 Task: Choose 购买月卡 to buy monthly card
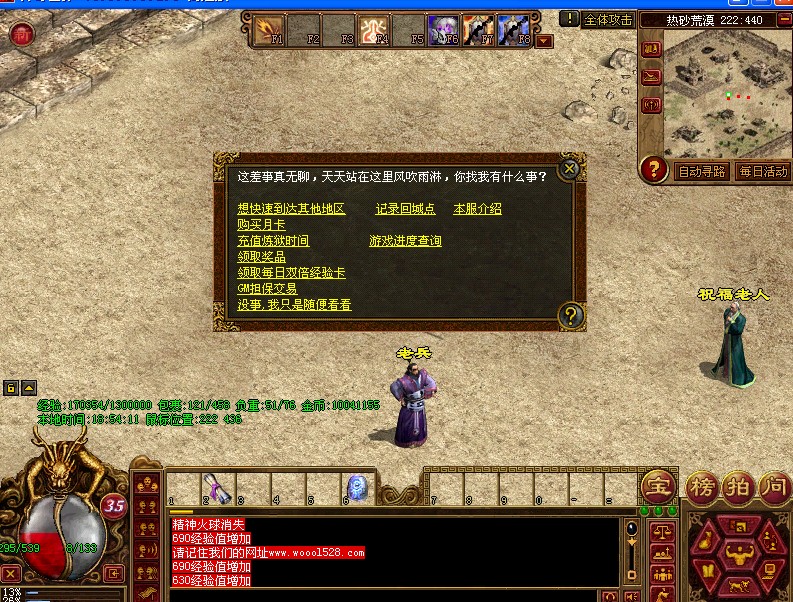click(261, 225)
